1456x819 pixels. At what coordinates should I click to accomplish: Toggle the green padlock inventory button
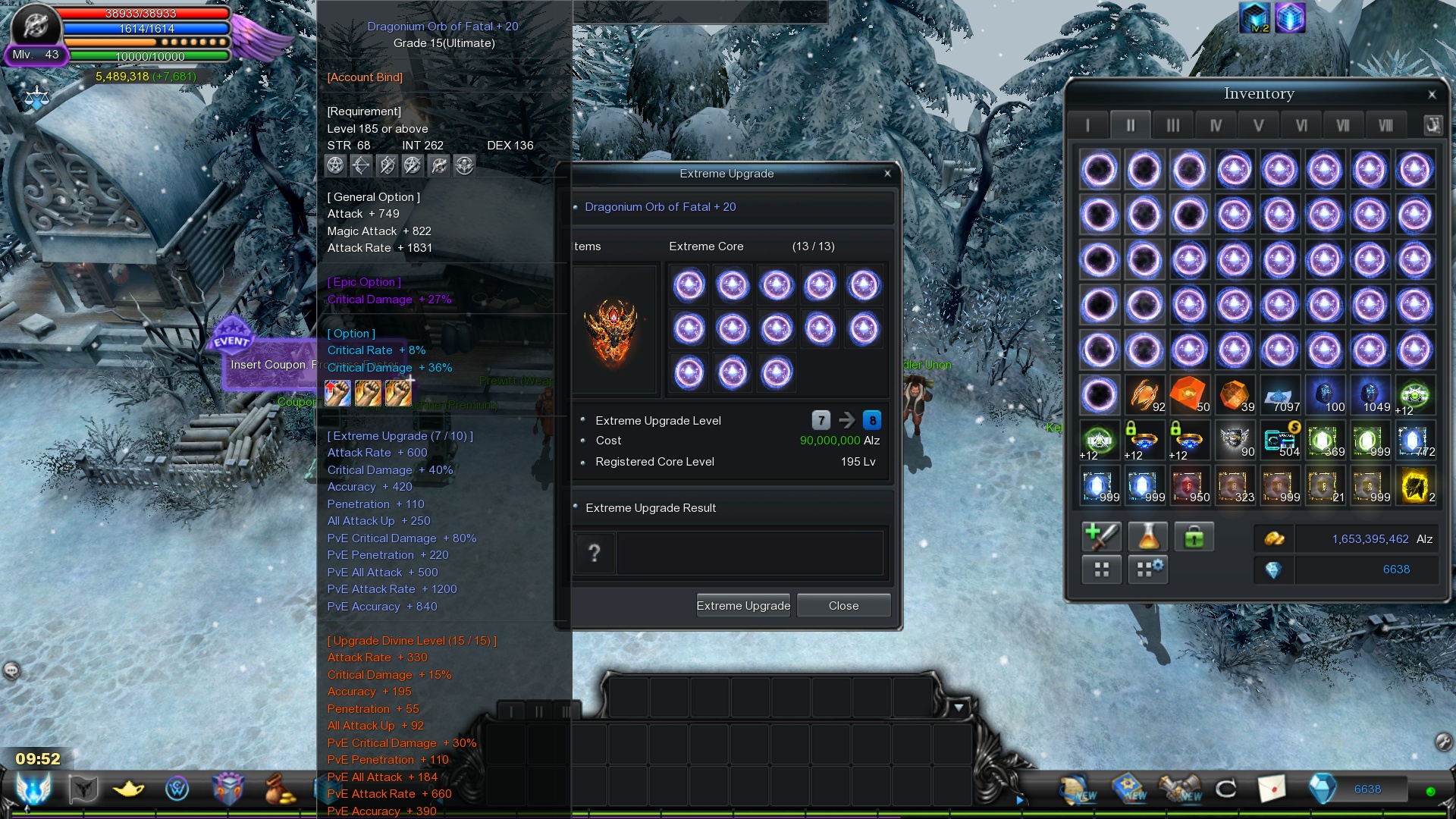[1194, 537]
